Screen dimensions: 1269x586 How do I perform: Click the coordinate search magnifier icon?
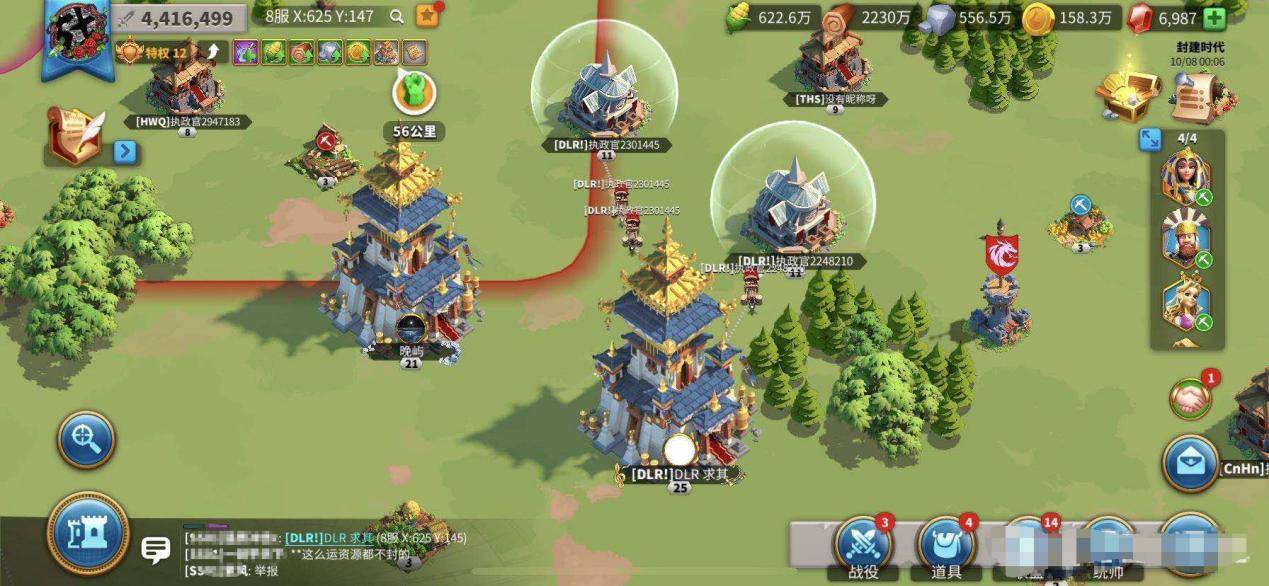click(397, 17)
